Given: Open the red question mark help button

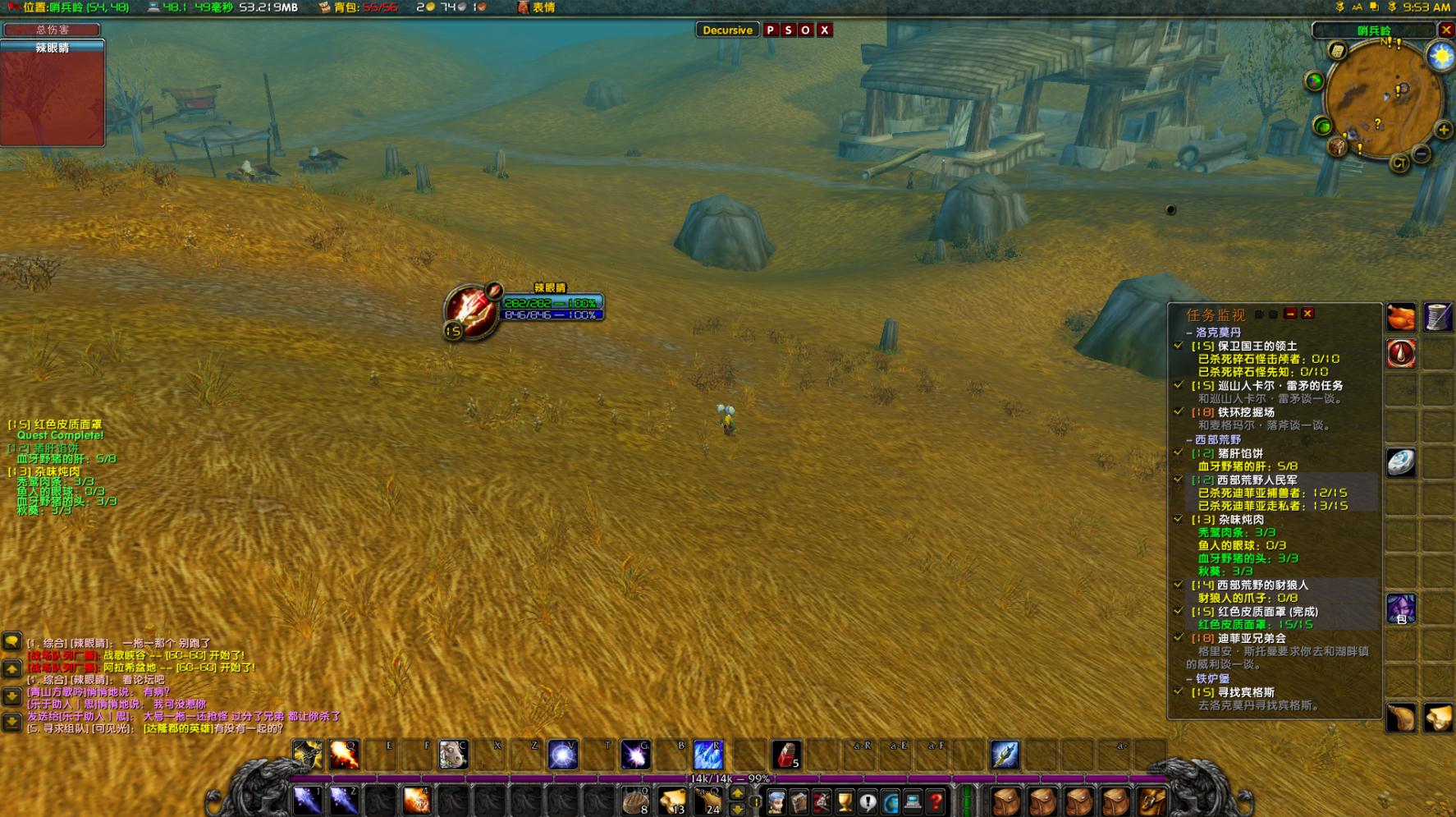Looking at the screenshot, I should [x=936, y=801].
